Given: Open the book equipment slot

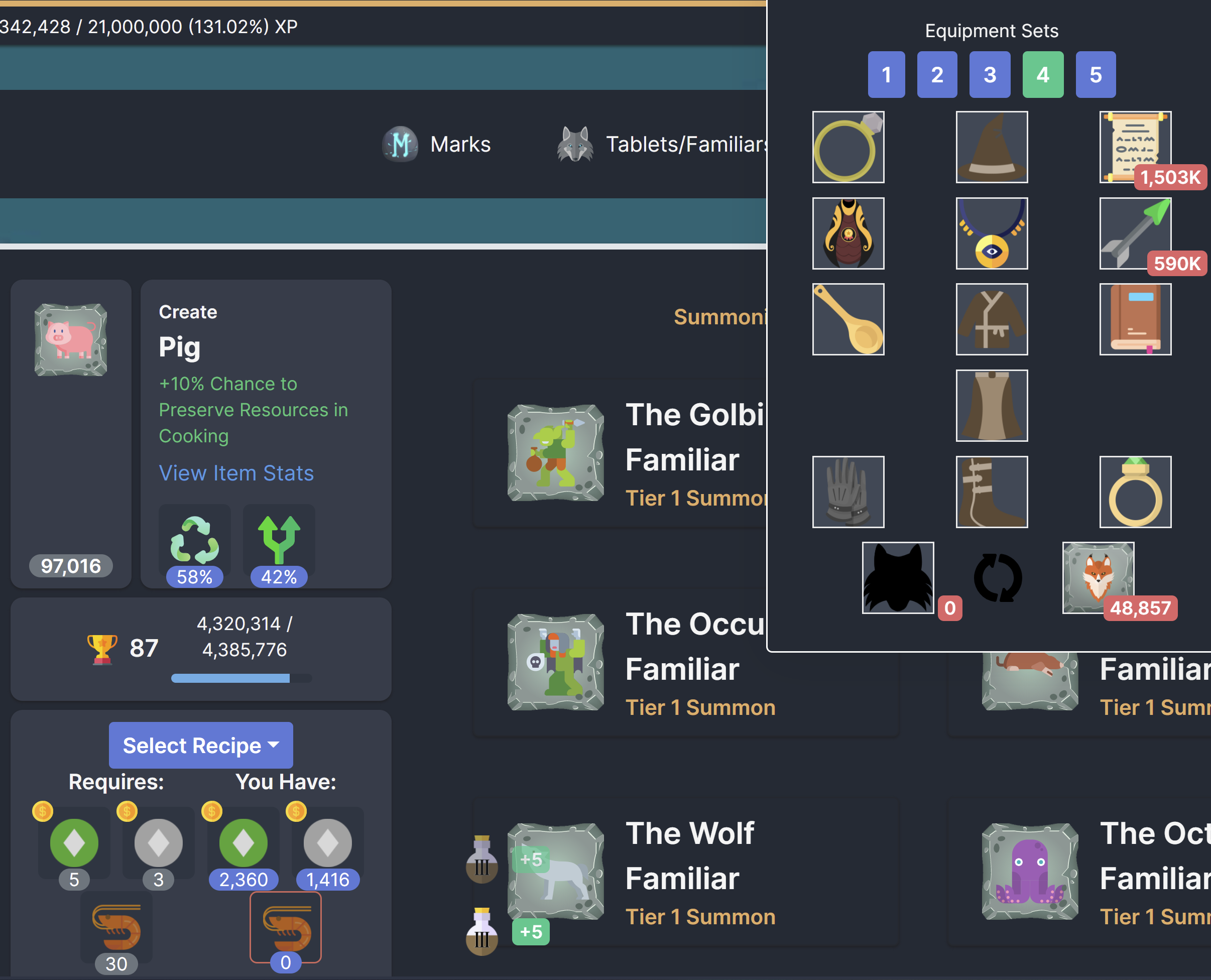Looking at the screenshot, I should [x=1135, y=319].
